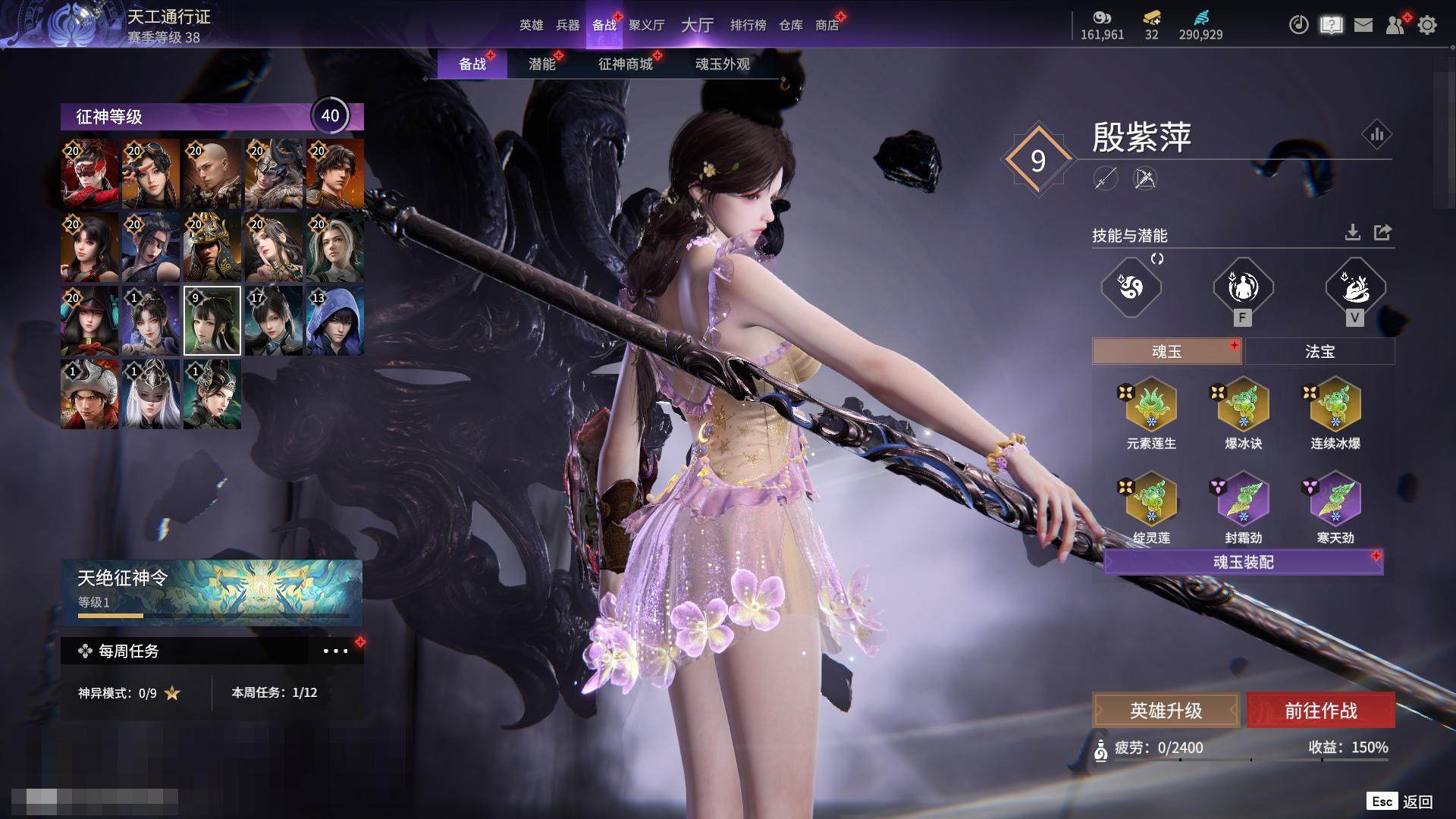Screen dimensions: 1456x819
Task: Switch to the 潜能 tab
Action: tap(541, 64)
